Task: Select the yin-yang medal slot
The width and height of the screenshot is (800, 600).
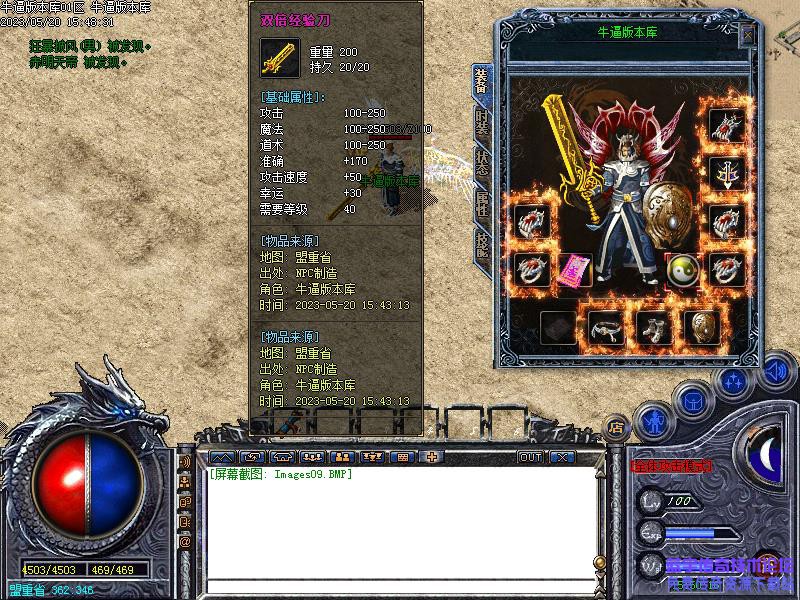Action: click(x=681, y=270)
